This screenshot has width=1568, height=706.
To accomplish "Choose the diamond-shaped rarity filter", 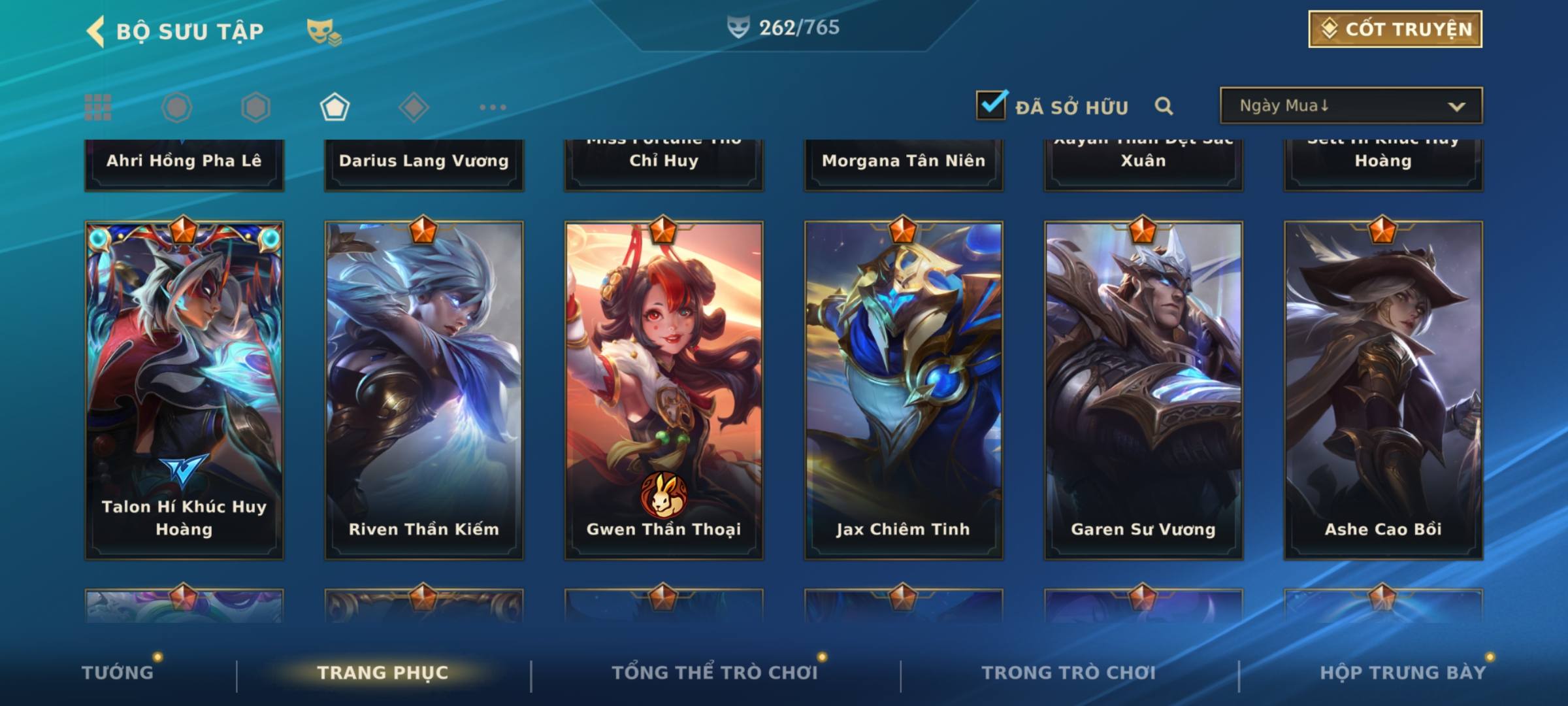I will pyautogui.click(x=414, y=107).
